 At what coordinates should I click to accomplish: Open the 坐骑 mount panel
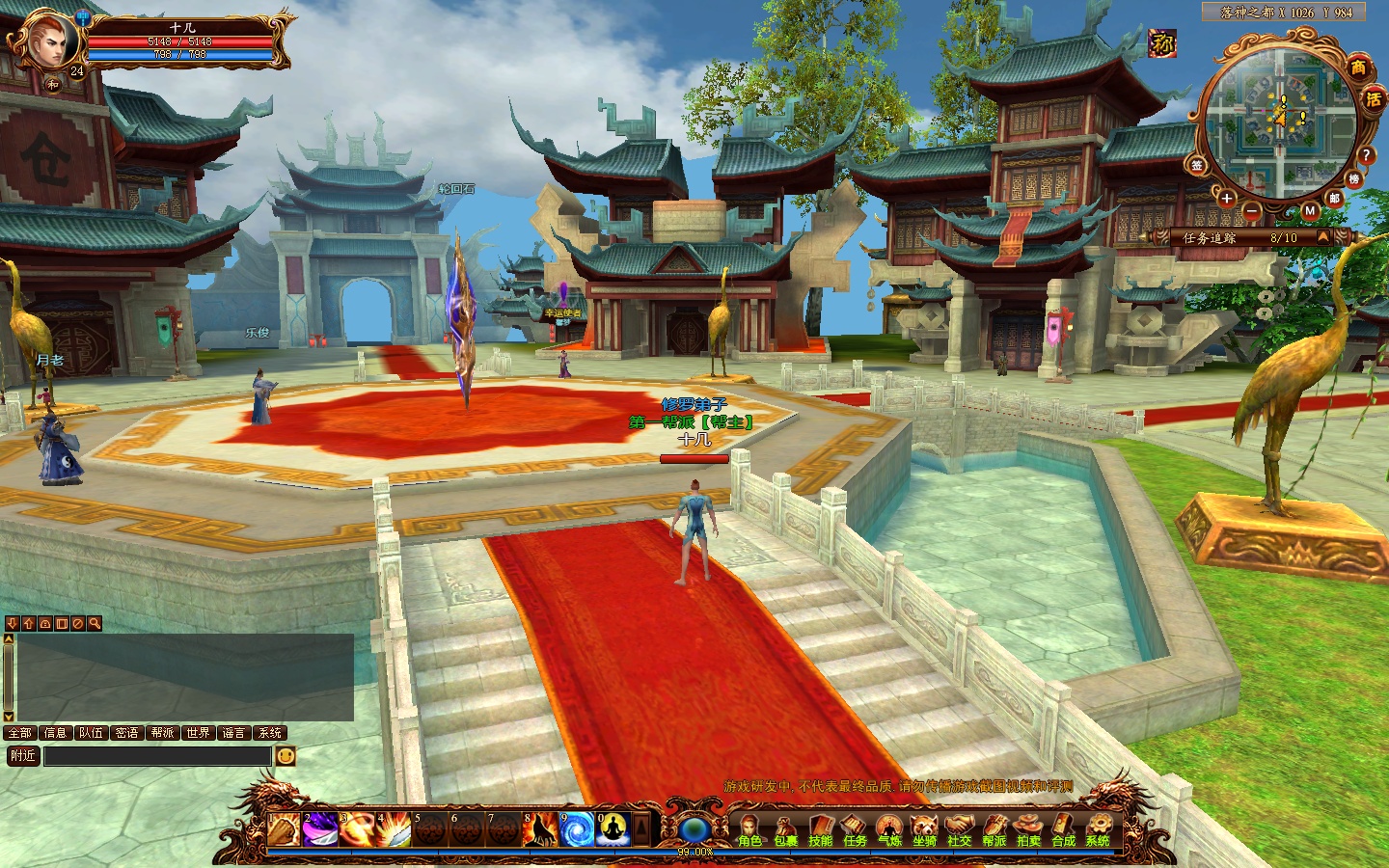coord(924,829)
